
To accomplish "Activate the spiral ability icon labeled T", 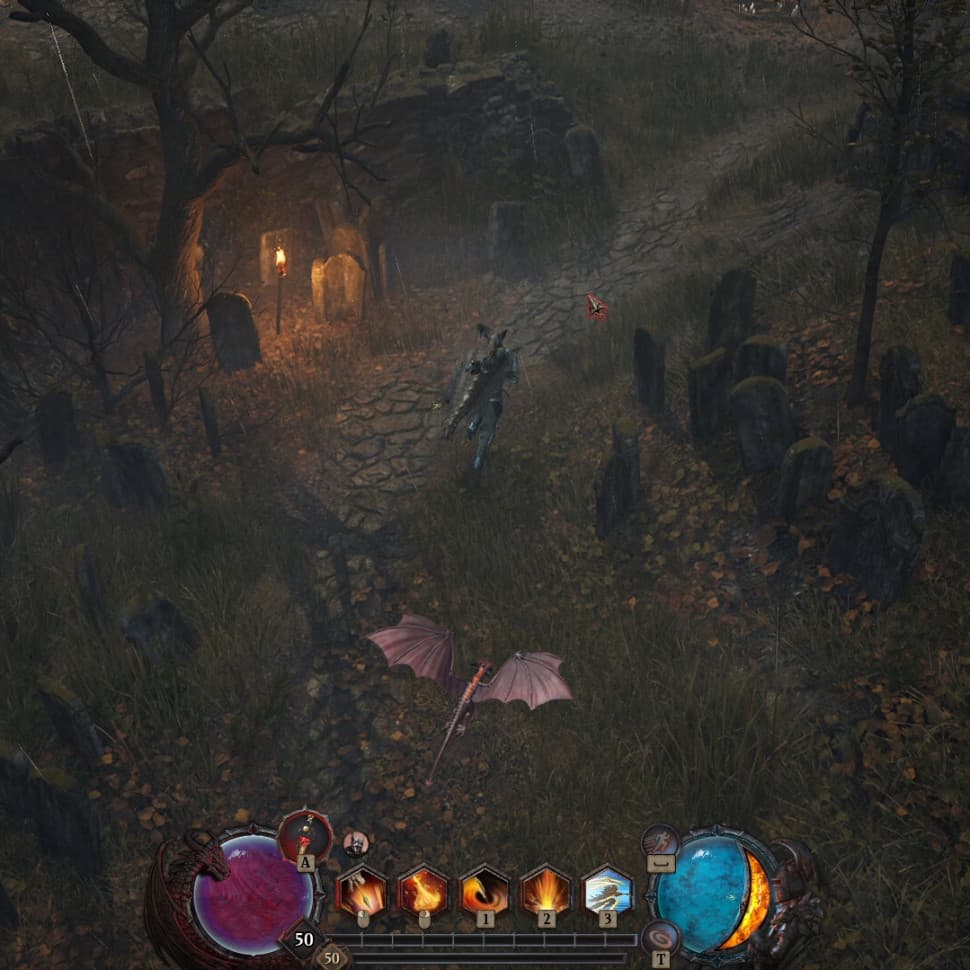I will tap(661, 938).
